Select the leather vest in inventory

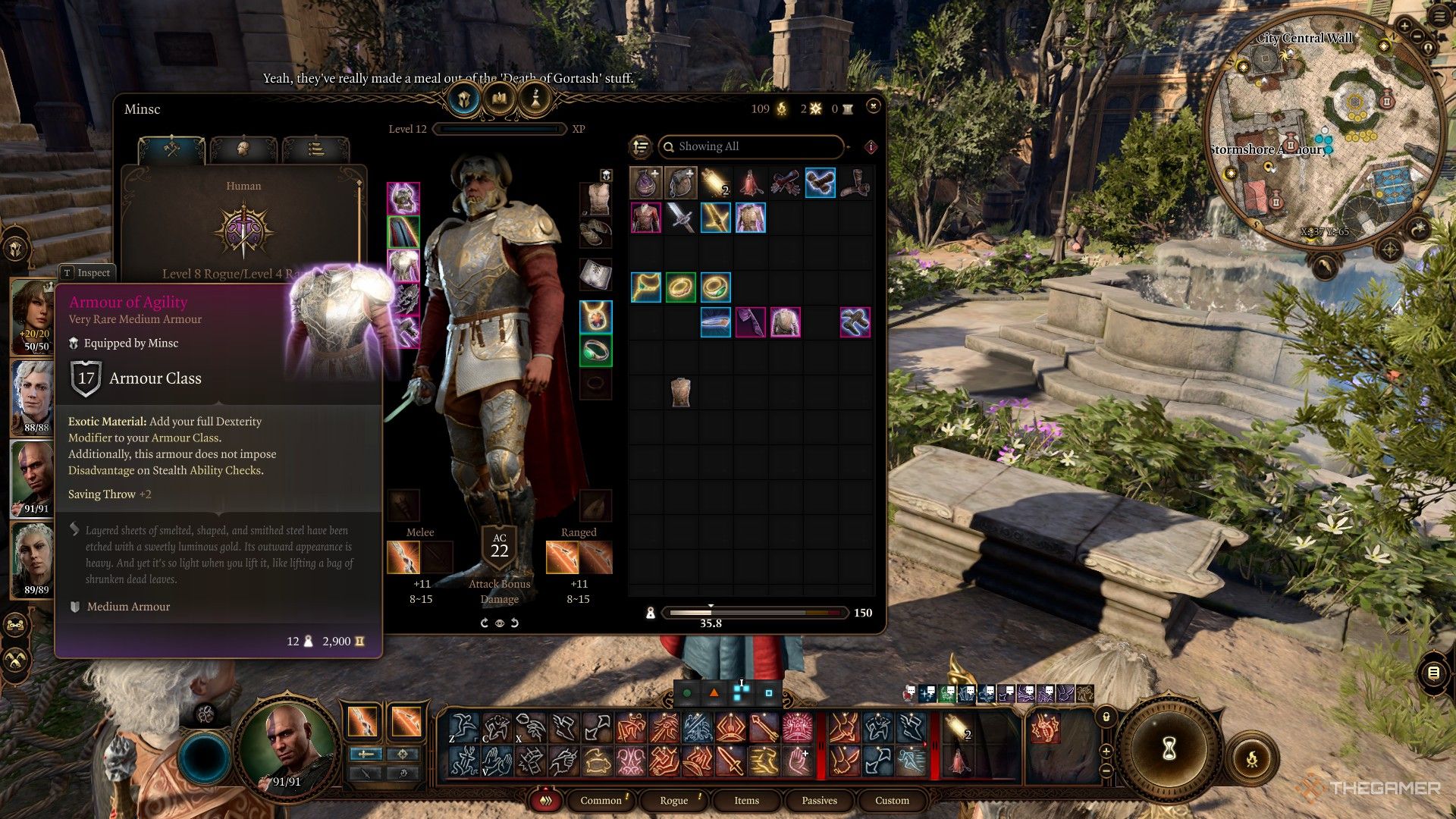coord(680,392)
